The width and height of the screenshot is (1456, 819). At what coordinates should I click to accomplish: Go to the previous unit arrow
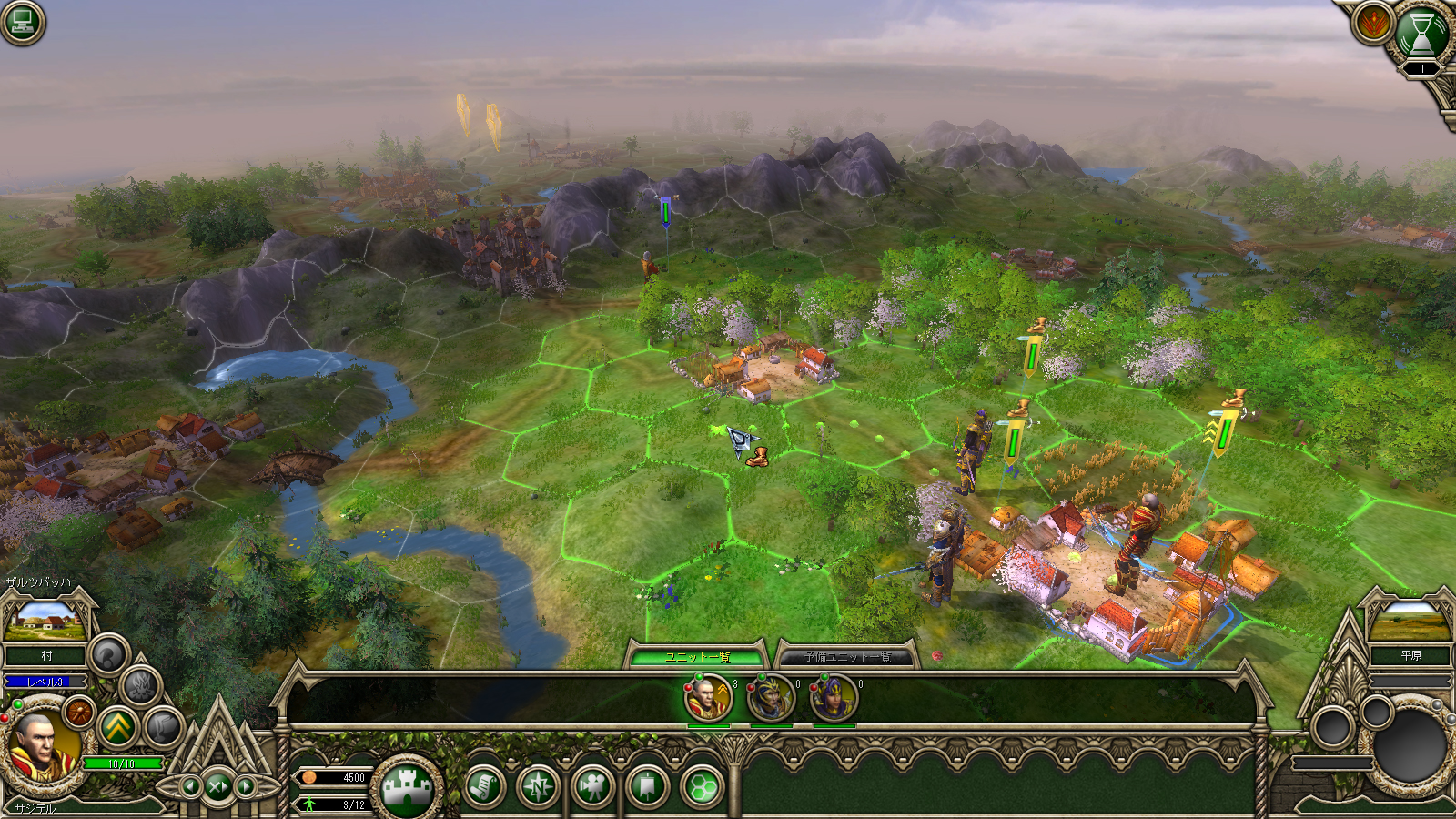tap(190, 785)
